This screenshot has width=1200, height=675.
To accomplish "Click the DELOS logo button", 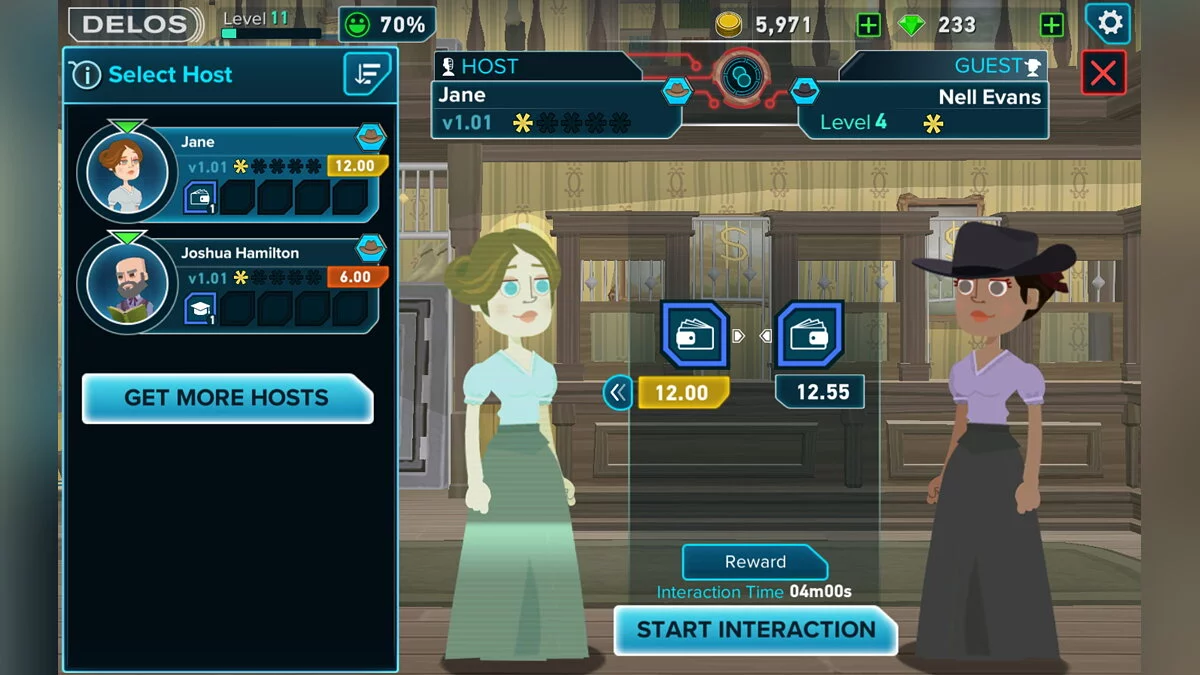I will (135, 24).
